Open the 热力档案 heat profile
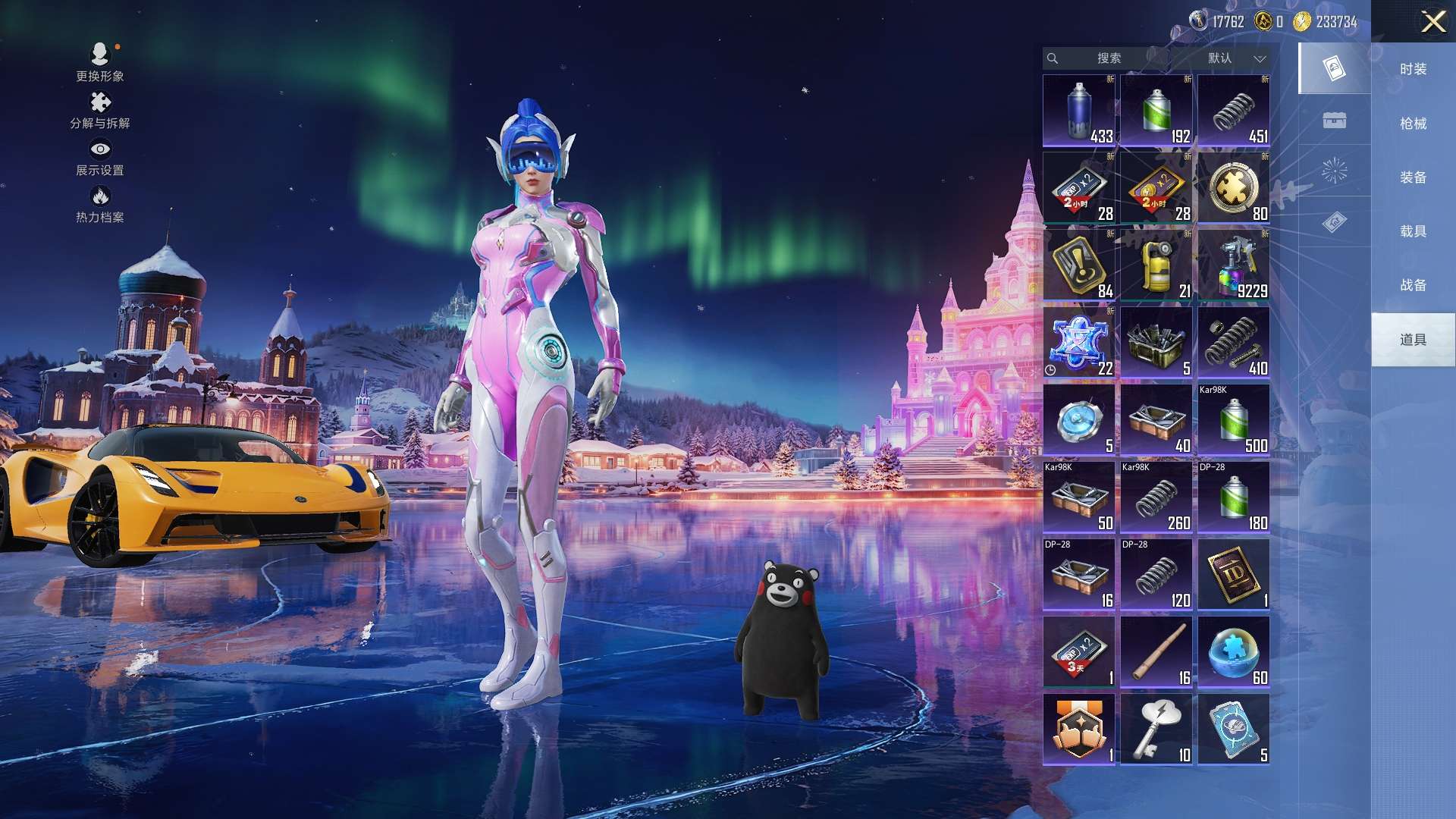This screenshot has width=1456, height=819. click(100, 205)
